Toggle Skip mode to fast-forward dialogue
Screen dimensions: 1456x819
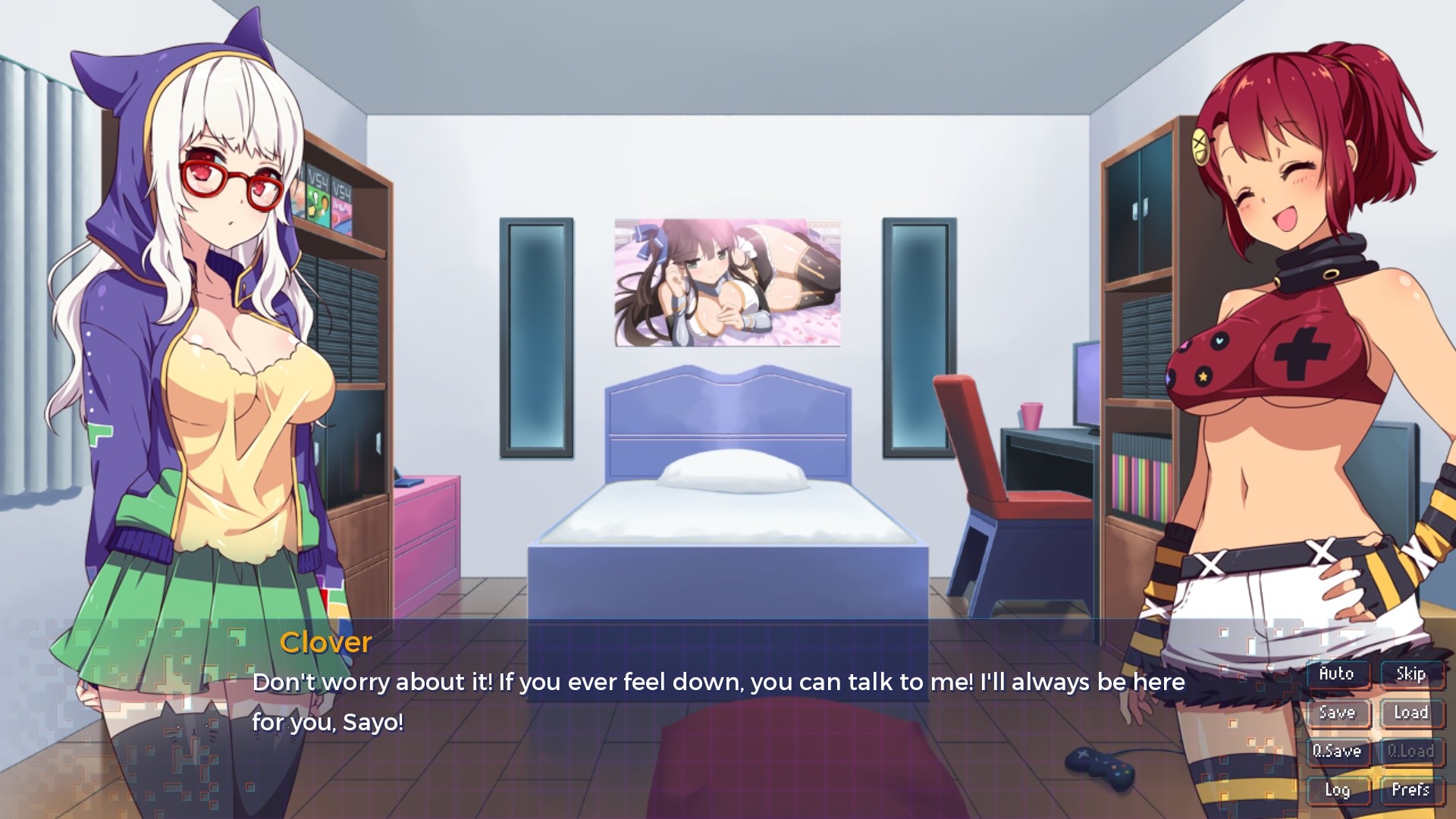tap(1410, 673)
